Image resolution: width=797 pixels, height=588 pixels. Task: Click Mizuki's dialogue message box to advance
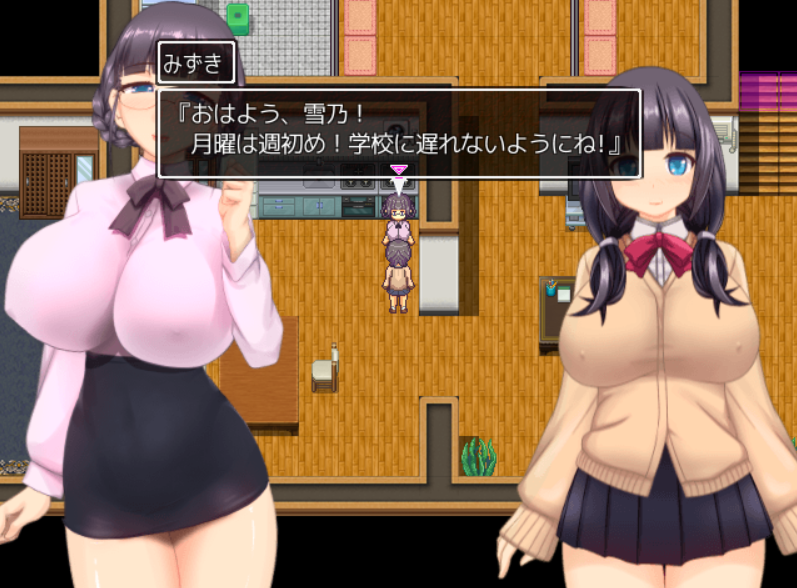398,133
